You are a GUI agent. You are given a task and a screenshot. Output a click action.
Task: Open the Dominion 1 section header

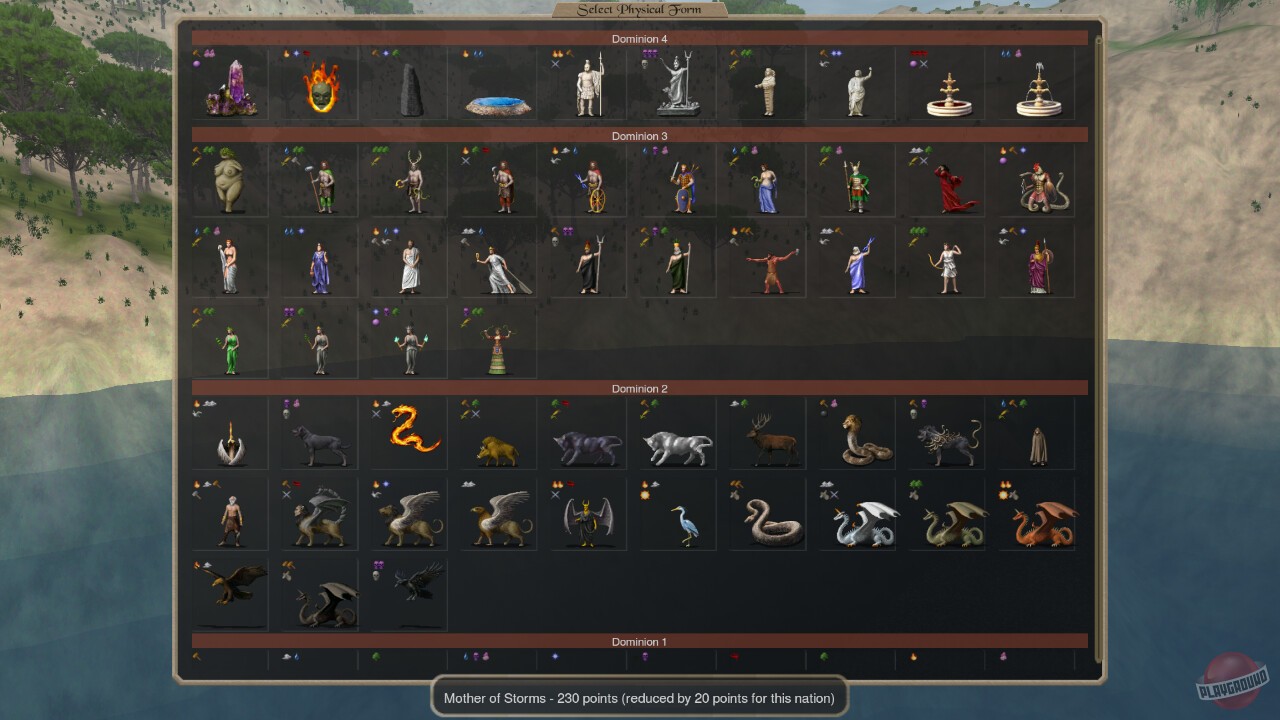[639, 642]
